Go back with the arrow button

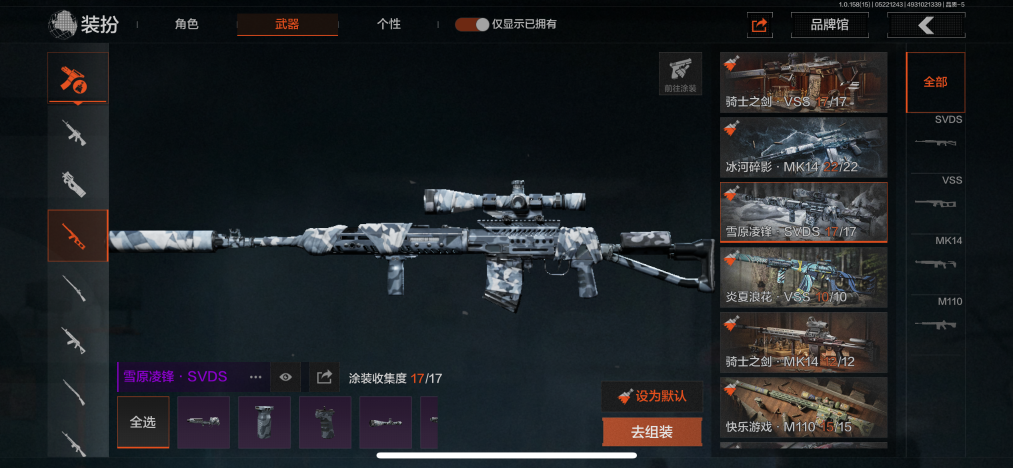point(926,25)
